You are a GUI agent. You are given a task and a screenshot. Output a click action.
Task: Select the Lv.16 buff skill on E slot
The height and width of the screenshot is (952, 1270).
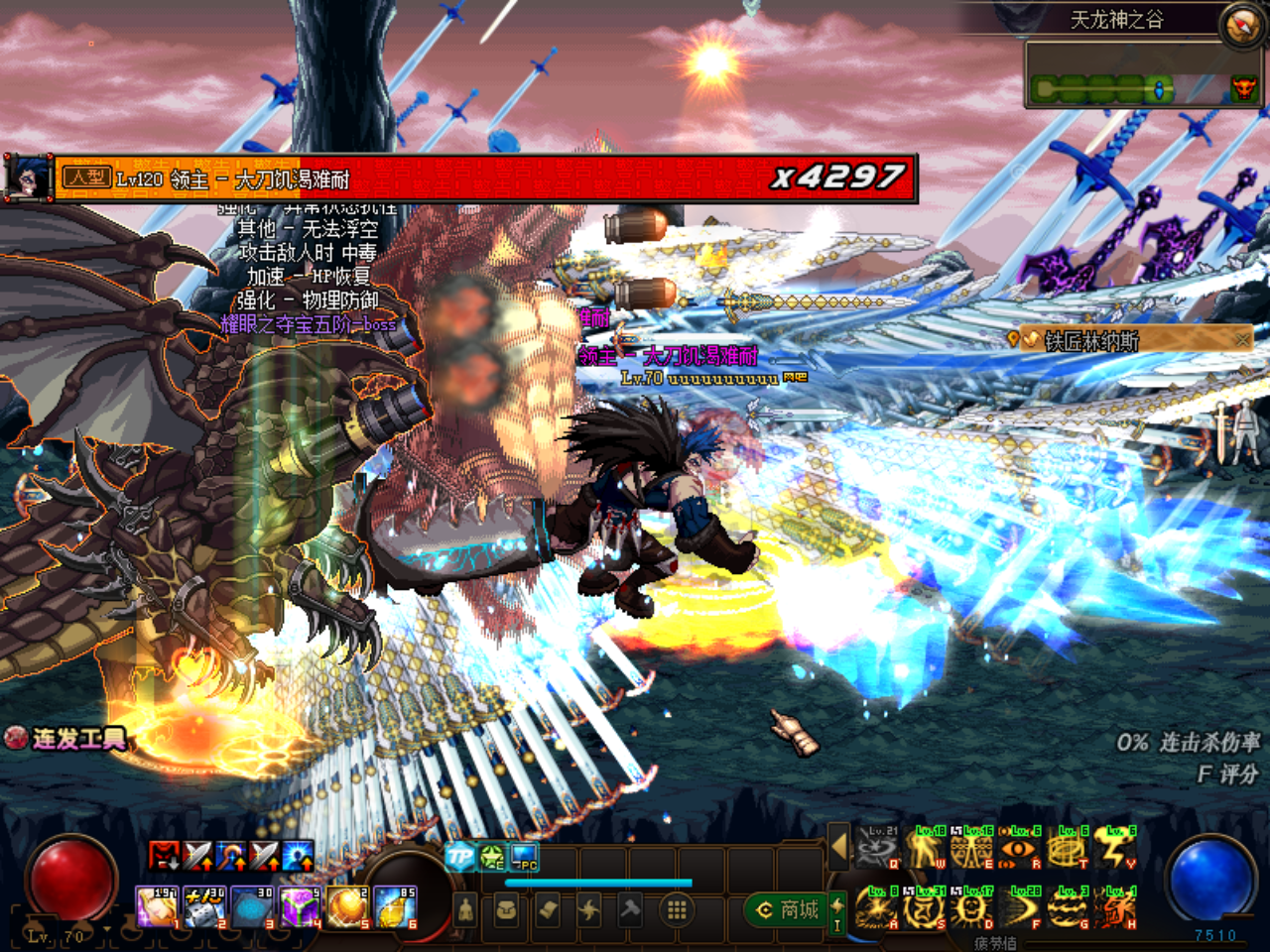pyautogui.click(x=969, y=848)
